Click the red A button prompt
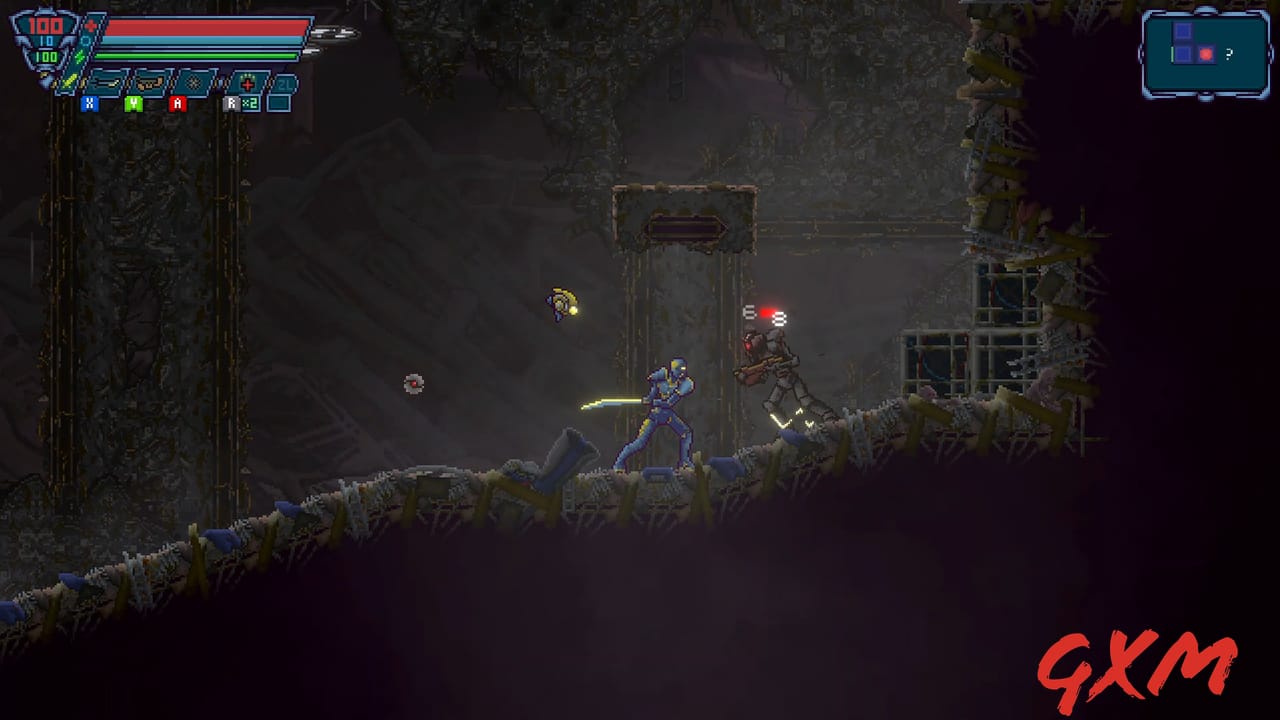Viewport: 1280px width, 720px height. click(x=178, y=104)
